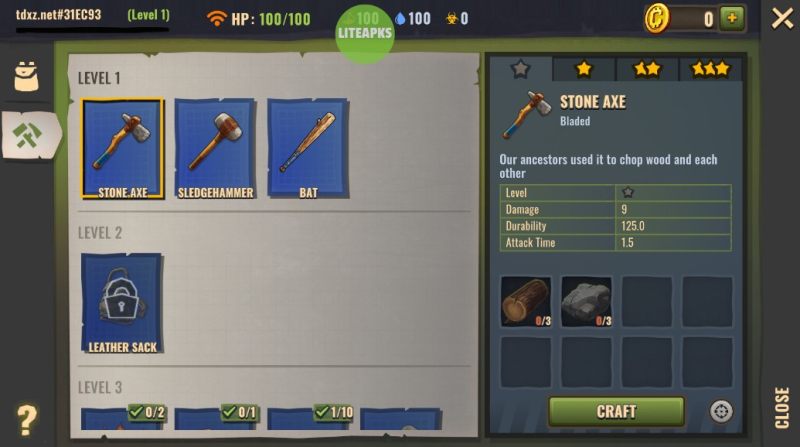Select the one gold star quality tab

click(583, 69)
